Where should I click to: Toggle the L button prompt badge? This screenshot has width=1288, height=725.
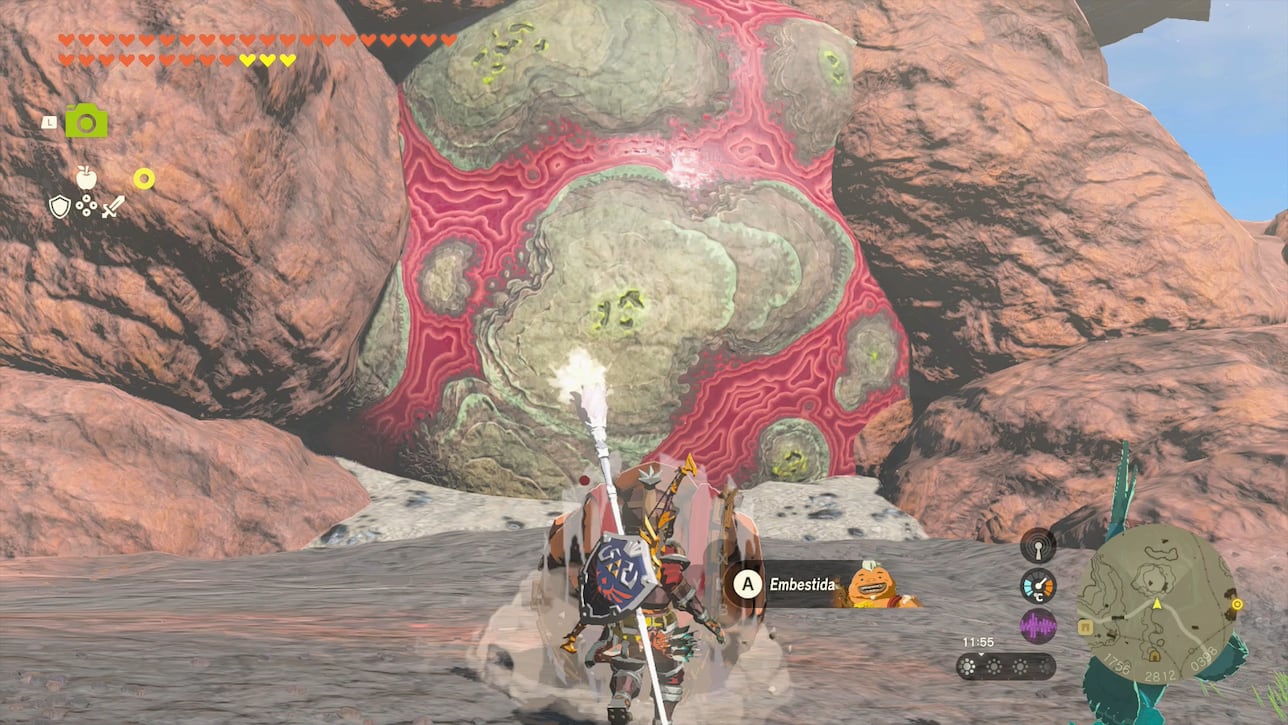[x=48, y=121]
